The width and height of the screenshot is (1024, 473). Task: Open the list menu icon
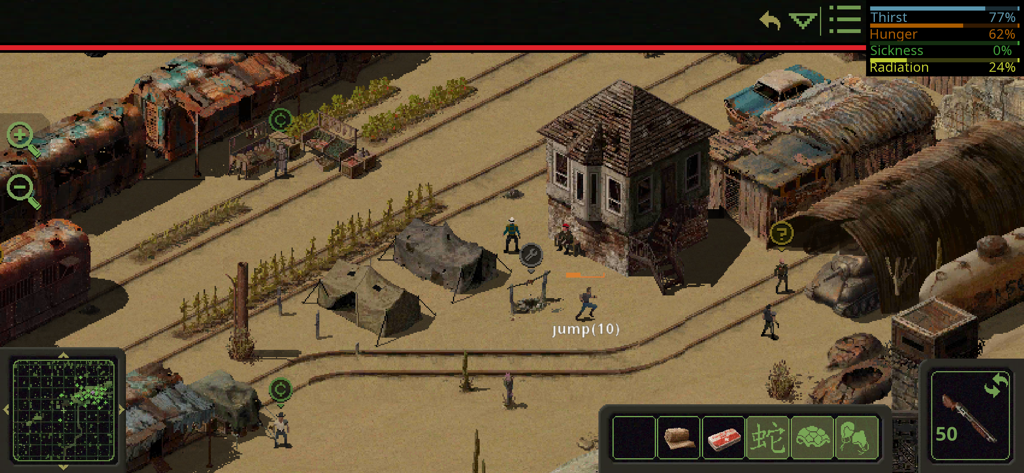coord(845,20)
